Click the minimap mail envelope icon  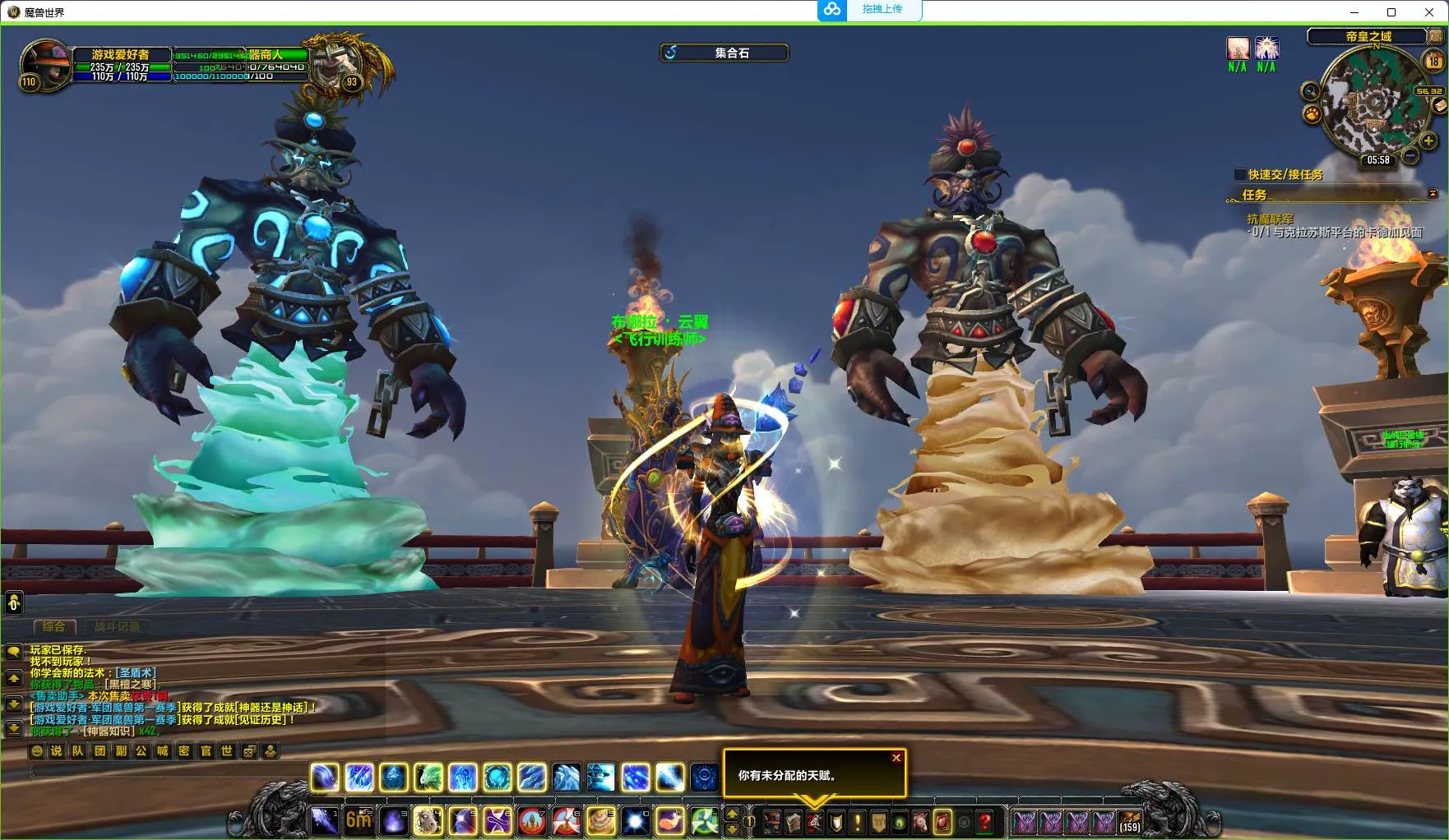(1439, 106)
